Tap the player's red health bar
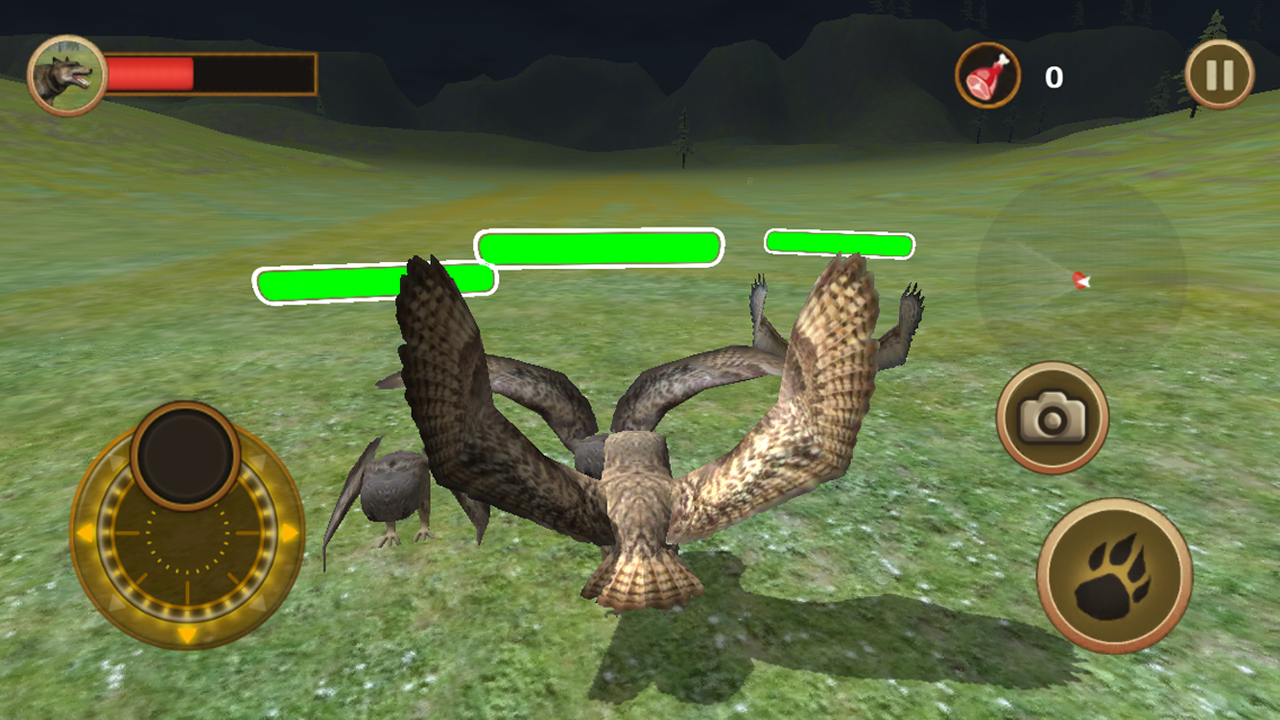 click(x=150, y=73)
